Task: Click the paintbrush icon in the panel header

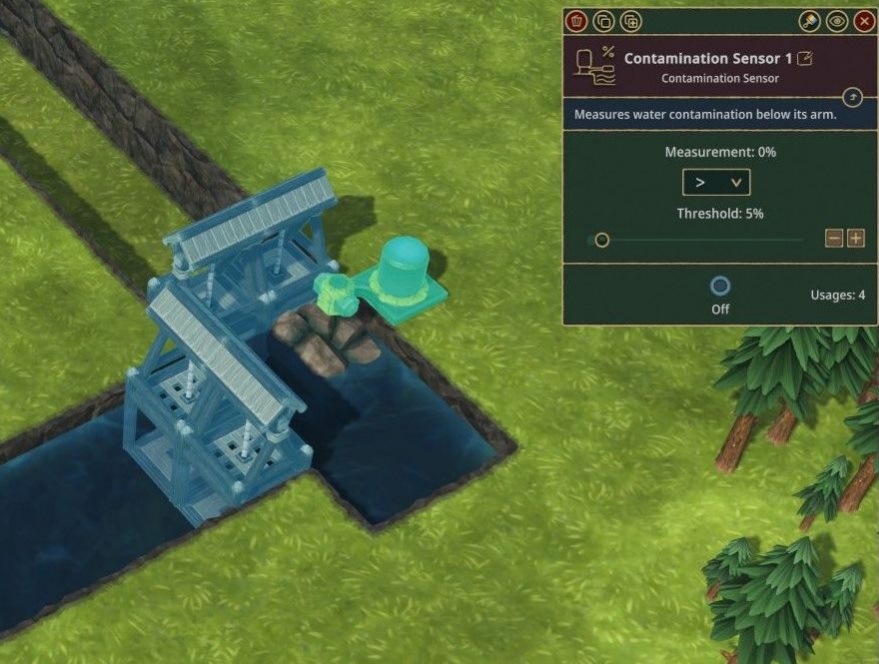Action: [x=810, y=21]
